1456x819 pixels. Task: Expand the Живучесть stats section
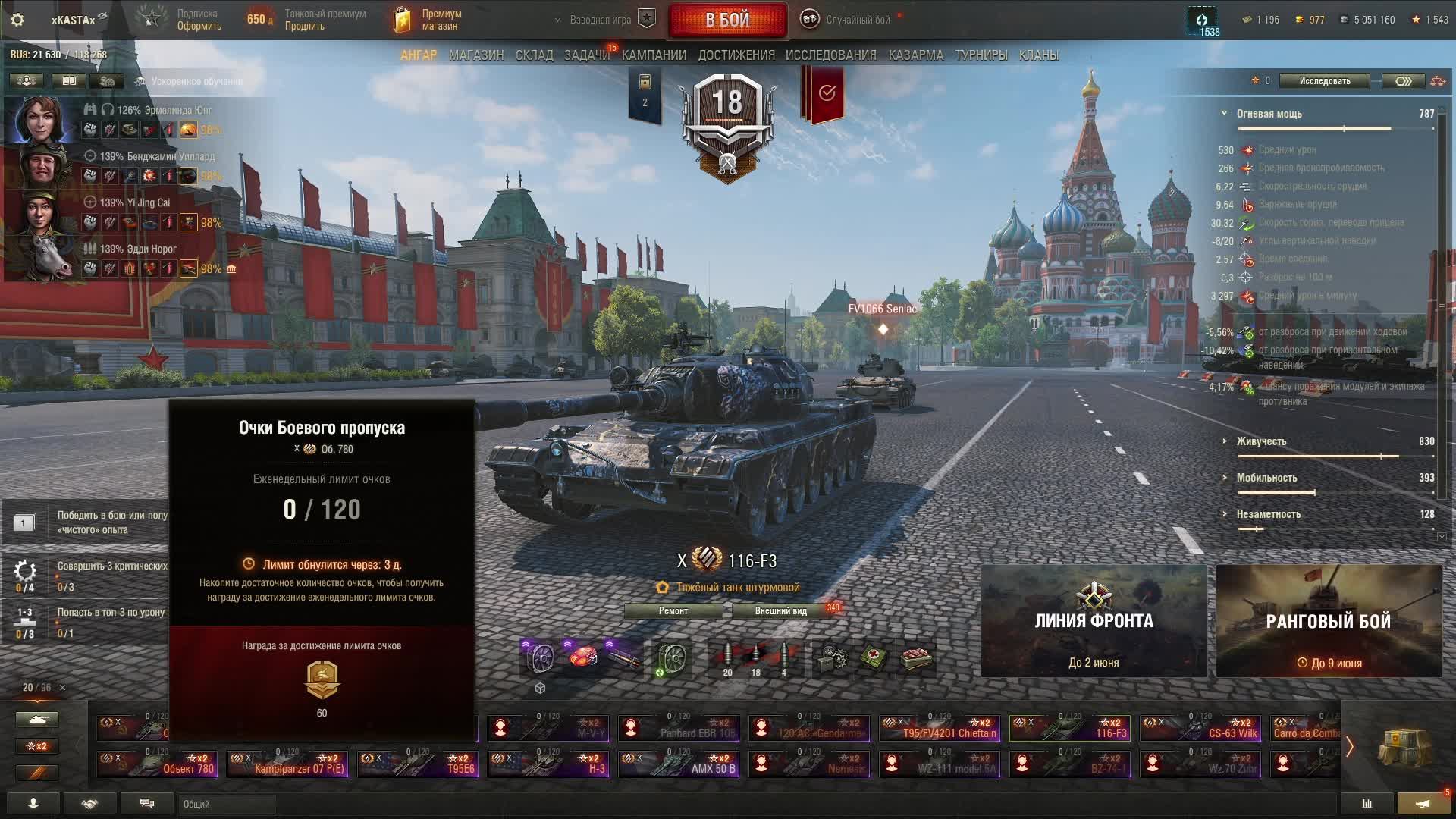[x=1261, y=441]
